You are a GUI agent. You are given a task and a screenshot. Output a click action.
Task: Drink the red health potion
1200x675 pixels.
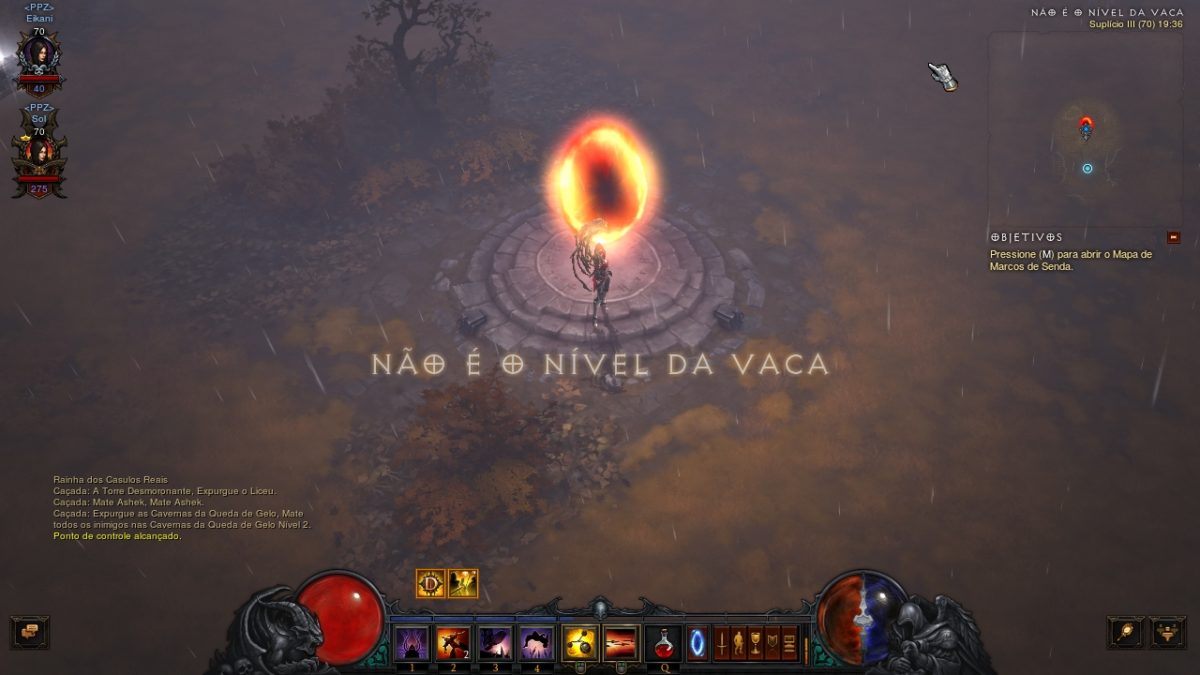(663, 642)
